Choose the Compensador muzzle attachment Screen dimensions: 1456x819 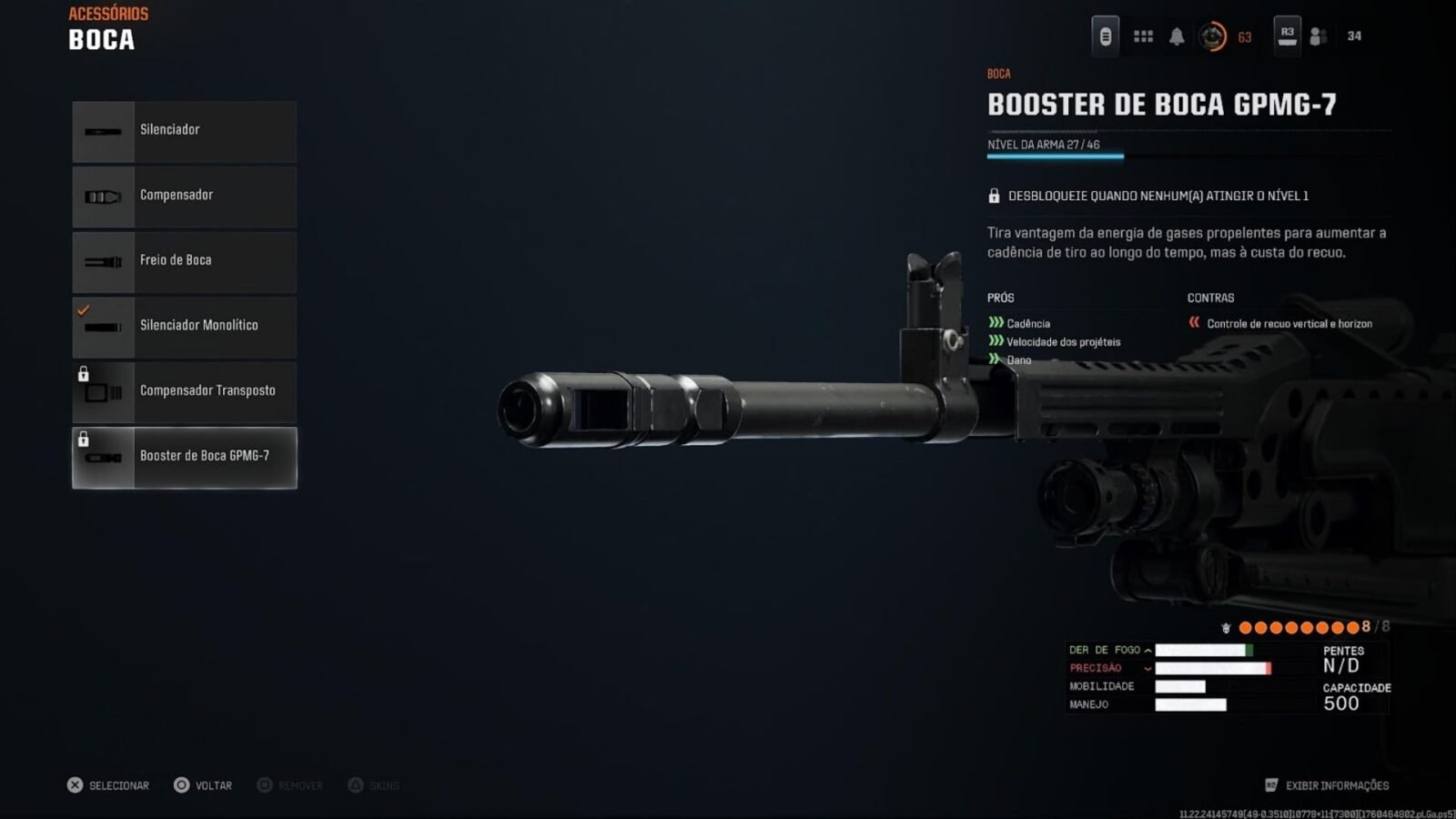pyautogui.click(x=185, y=197)
